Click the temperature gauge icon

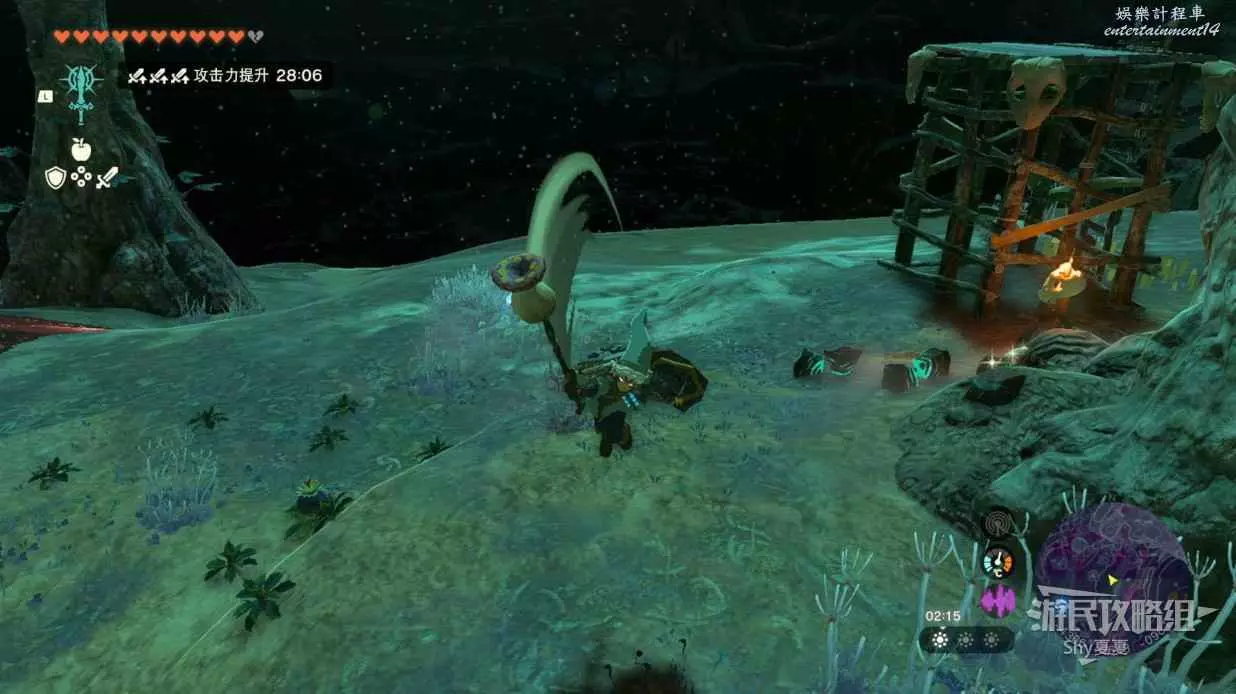point(997,561)
